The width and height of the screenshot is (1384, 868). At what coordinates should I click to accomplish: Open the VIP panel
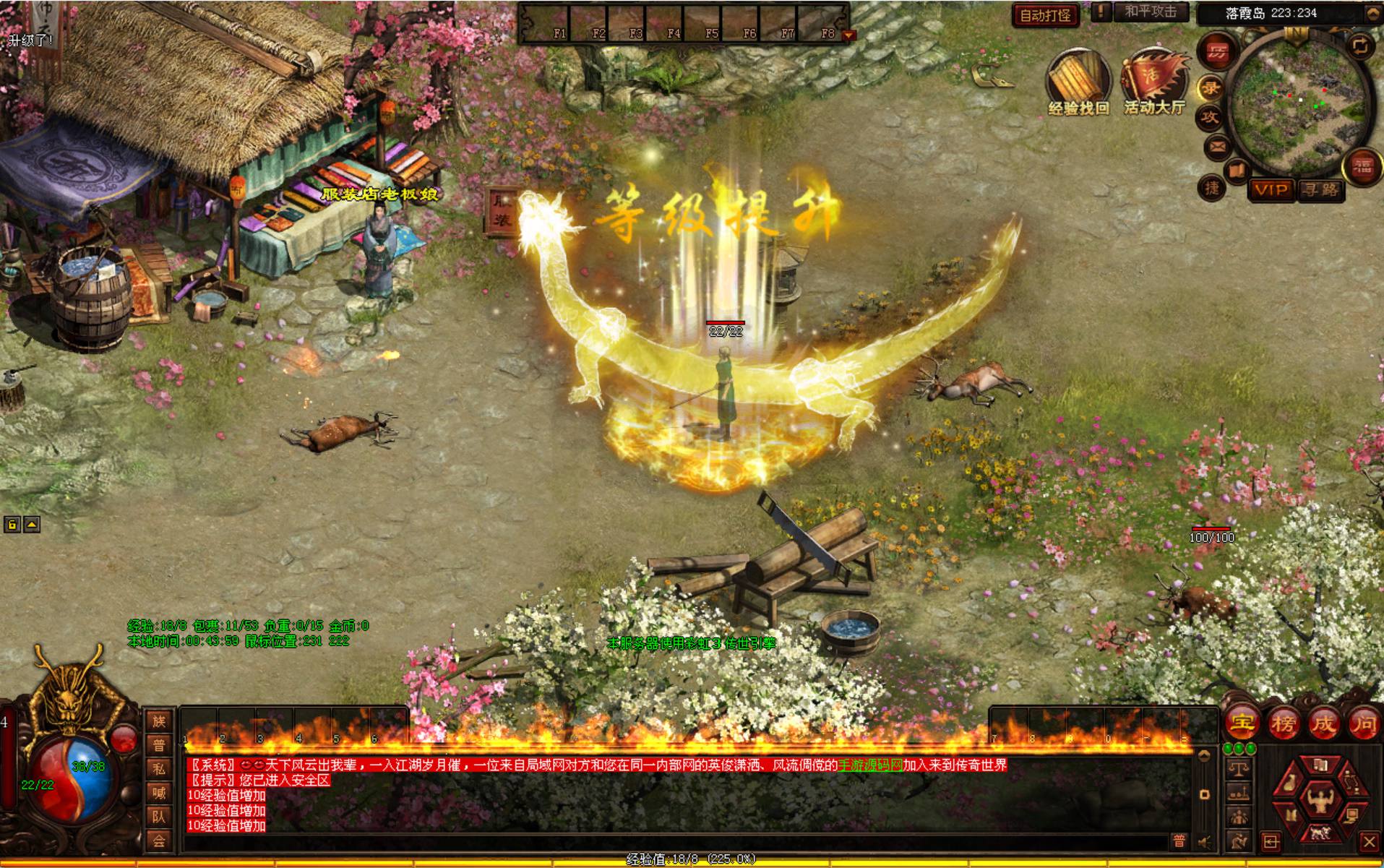click(1271, 190)
